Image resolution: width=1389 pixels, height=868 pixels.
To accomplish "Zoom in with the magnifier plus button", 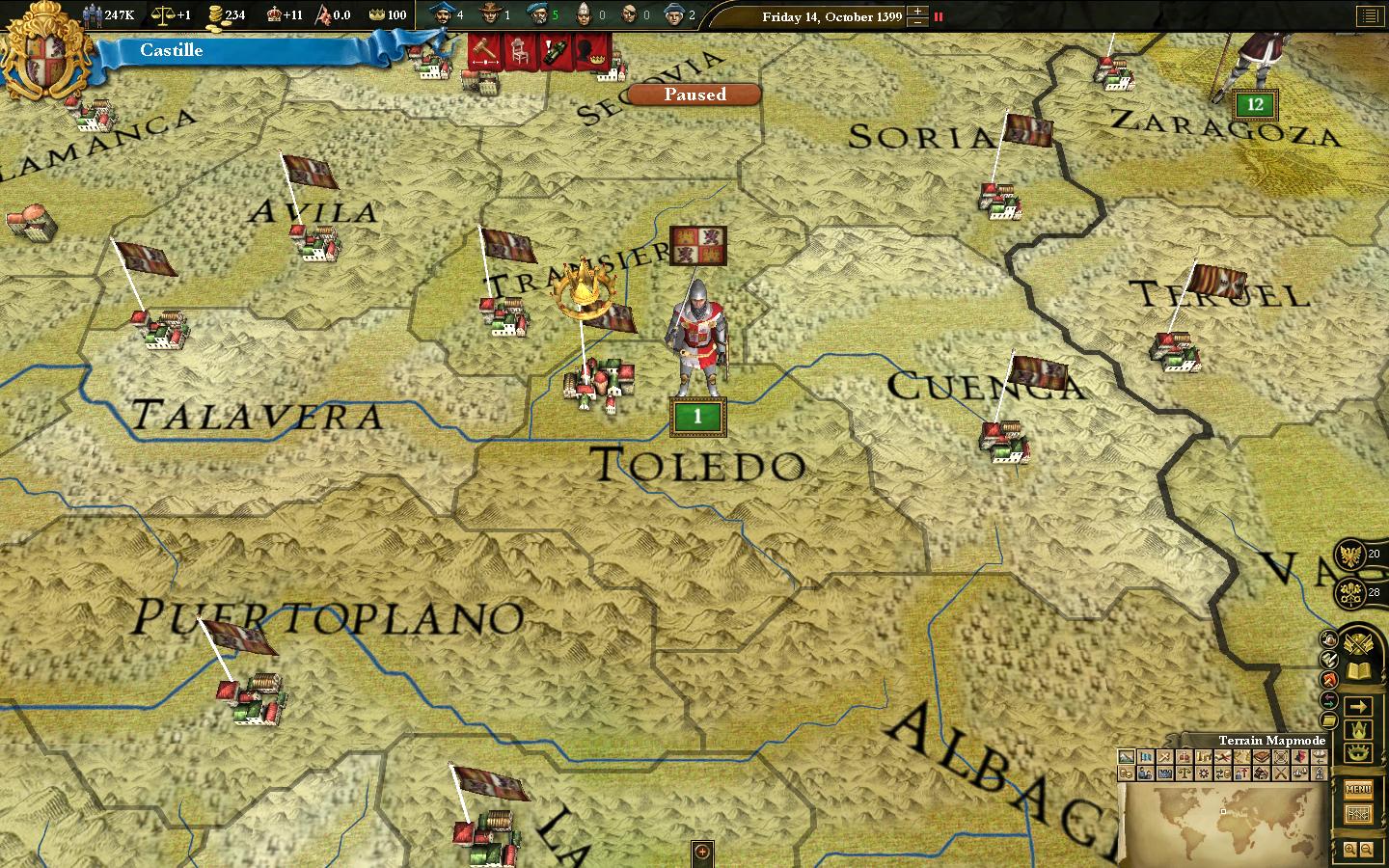I will click(1350, 850).
